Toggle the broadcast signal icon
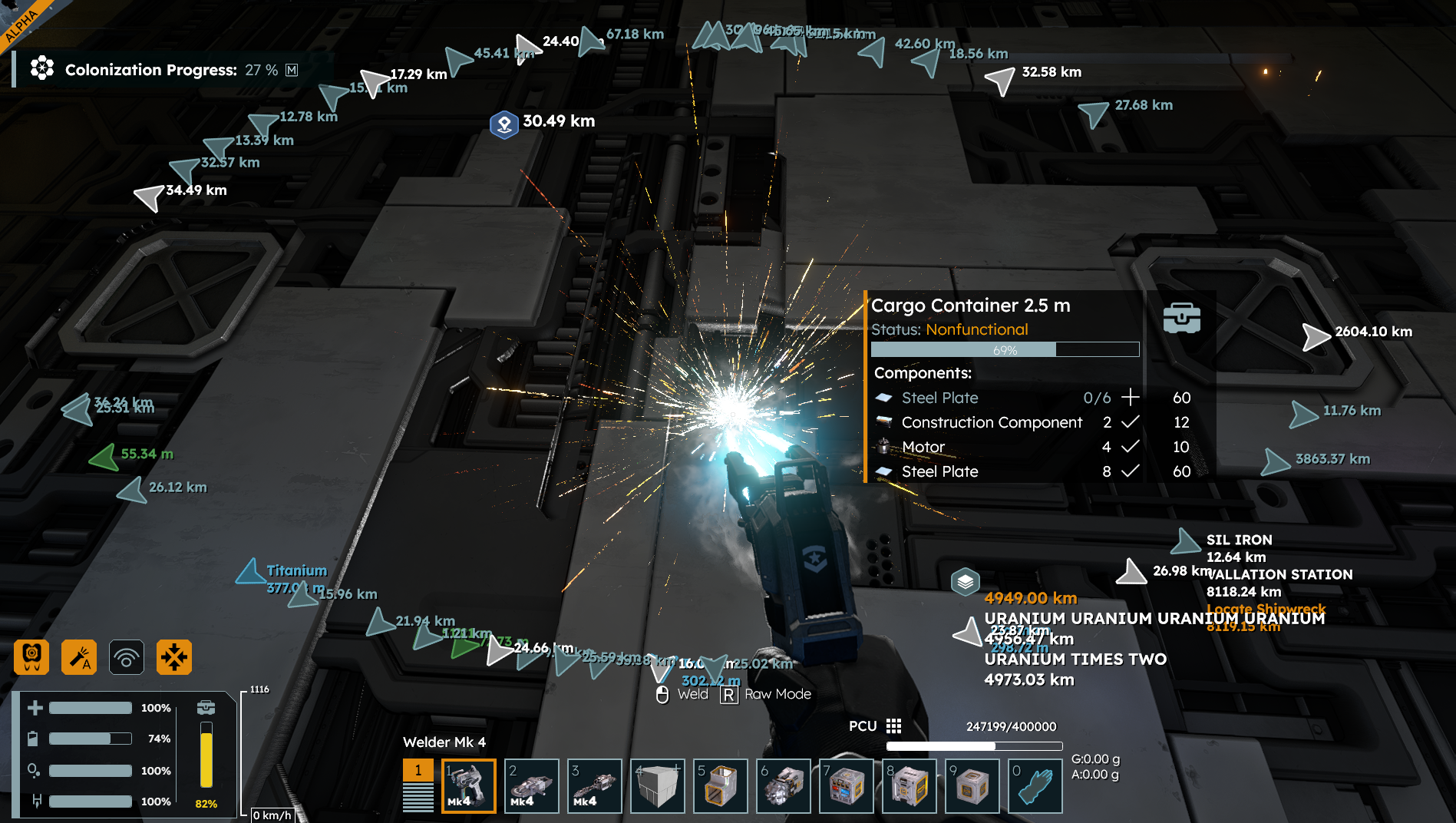This screenshot has height=823, width=1456. point(127,657)
